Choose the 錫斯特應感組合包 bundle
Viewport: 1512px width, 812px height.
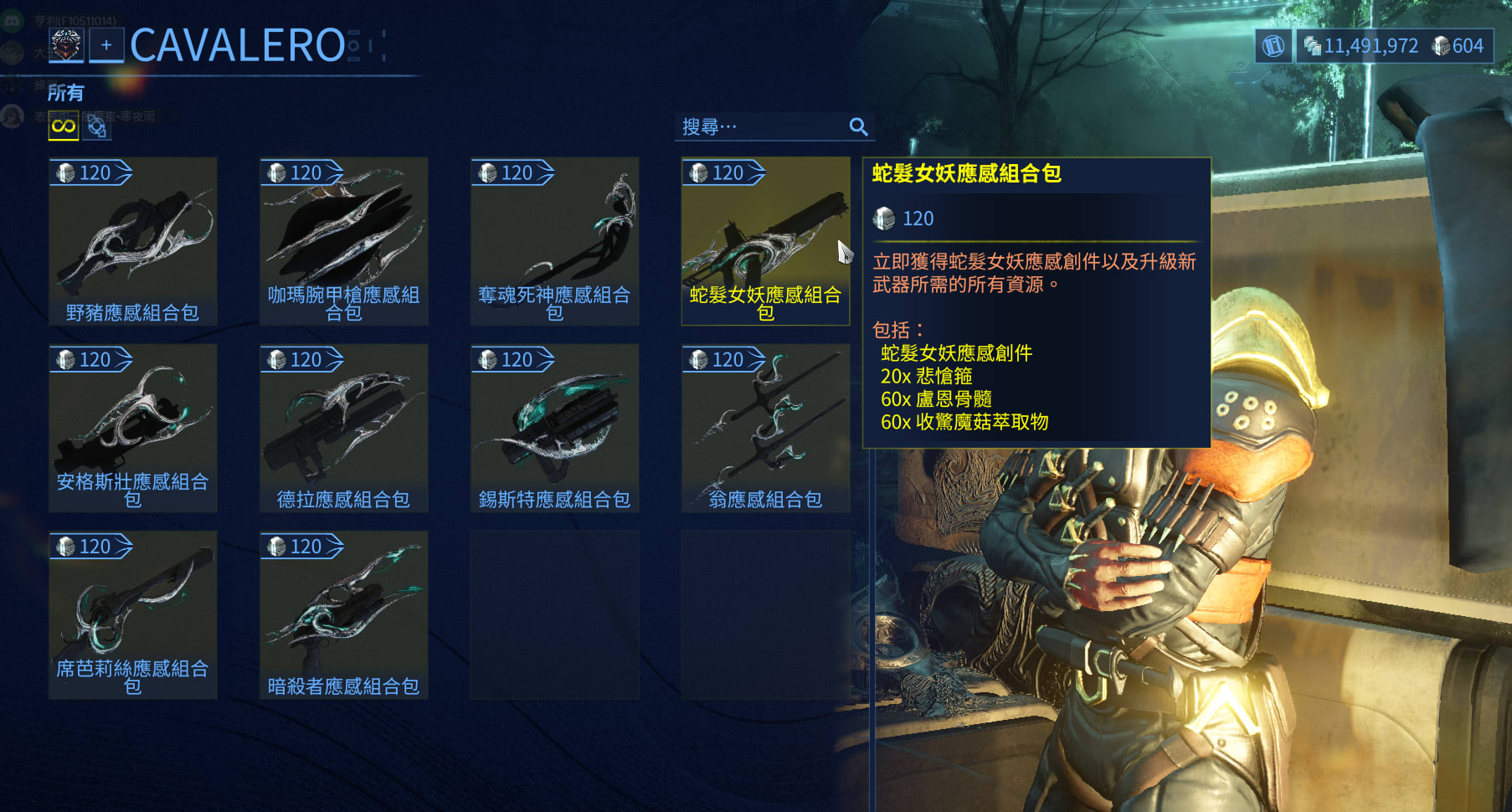[x=555, y=428]
